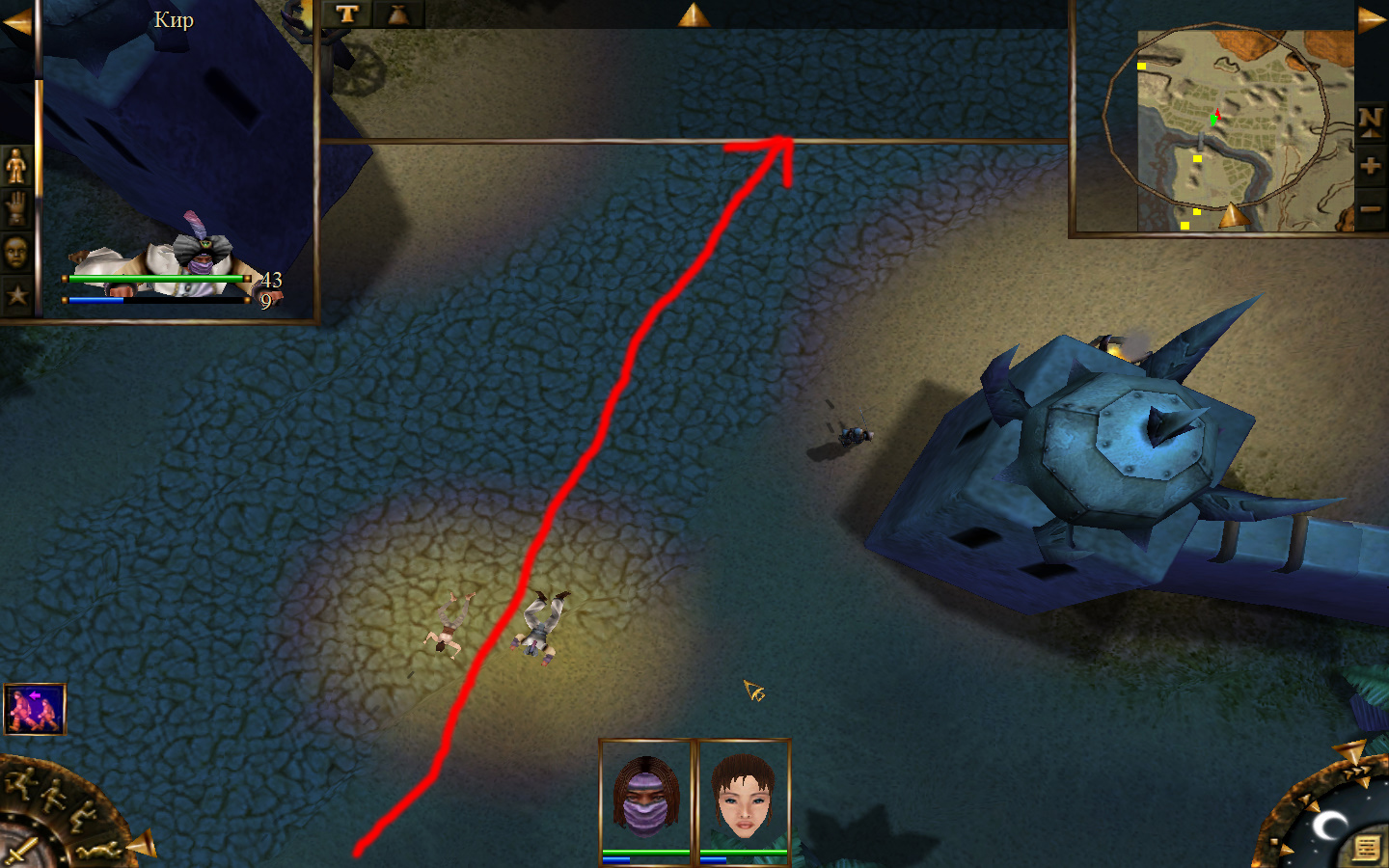Screen dimensions: 1389x868
Task: Collapse the minimap panel with the arrow
Action: 1372,20
